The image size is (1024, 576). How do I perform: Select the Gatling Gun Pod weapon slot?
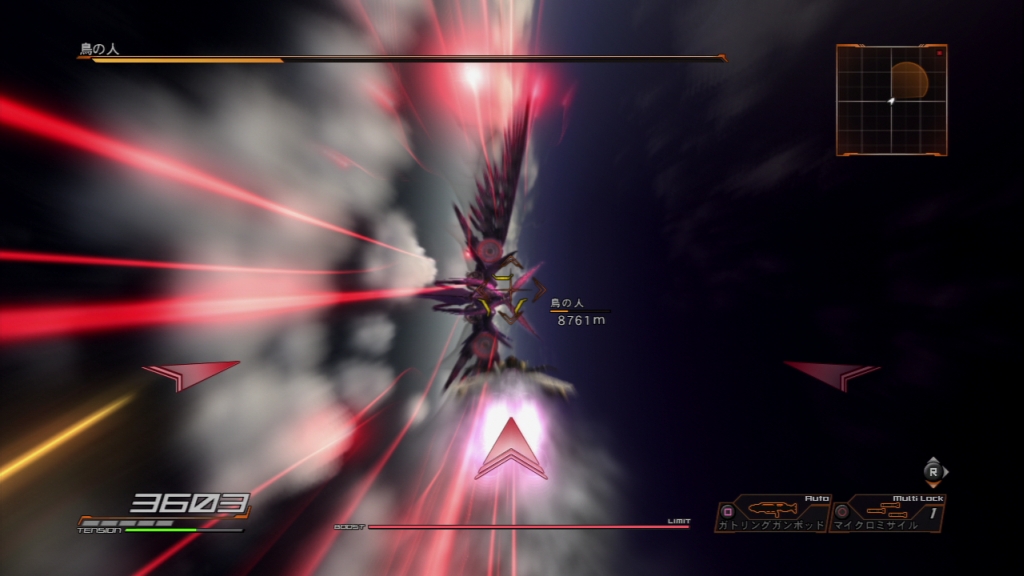pos(772,515)
